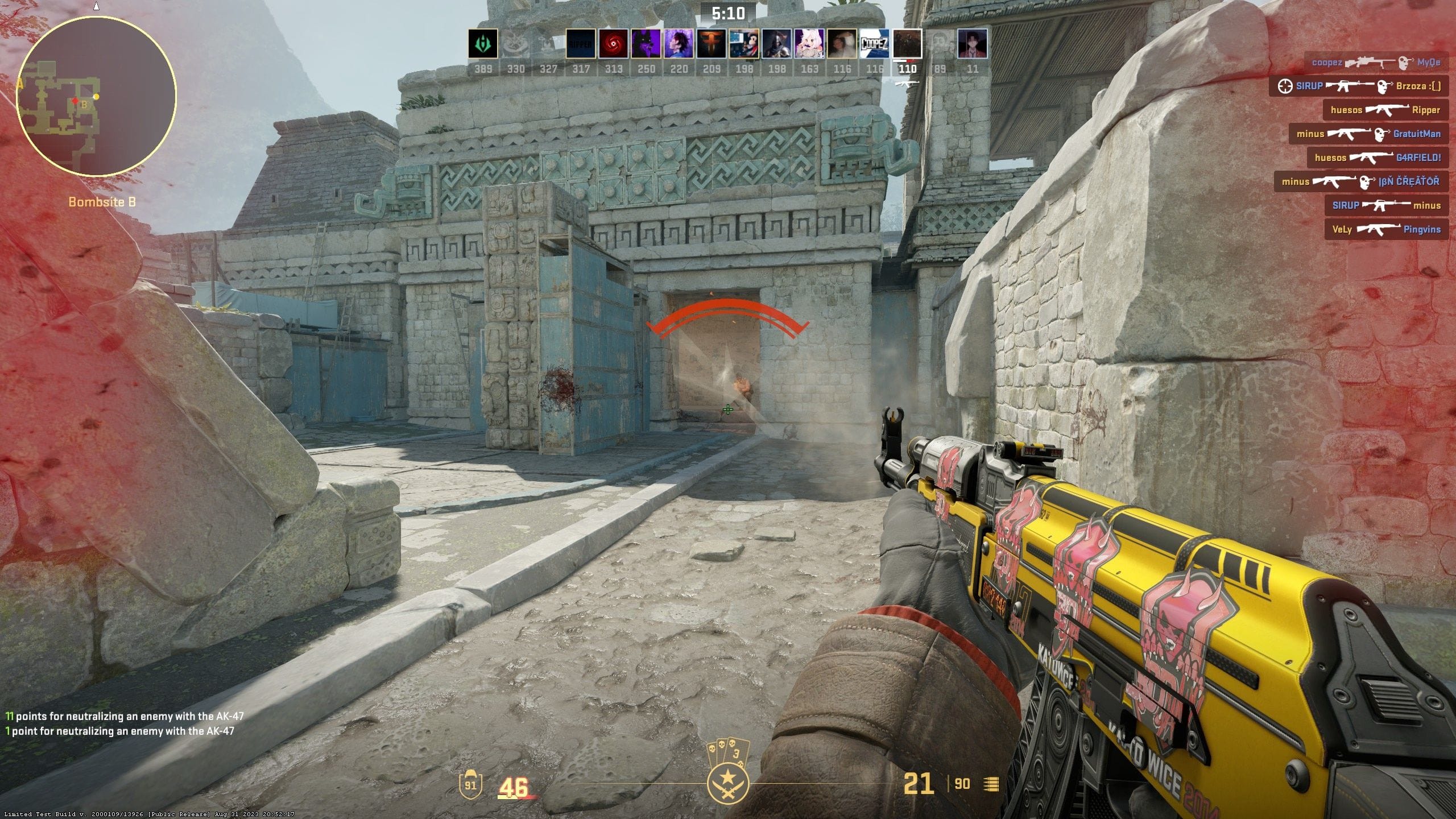Select the green trident logo player avatar

[x=483, y=44]
